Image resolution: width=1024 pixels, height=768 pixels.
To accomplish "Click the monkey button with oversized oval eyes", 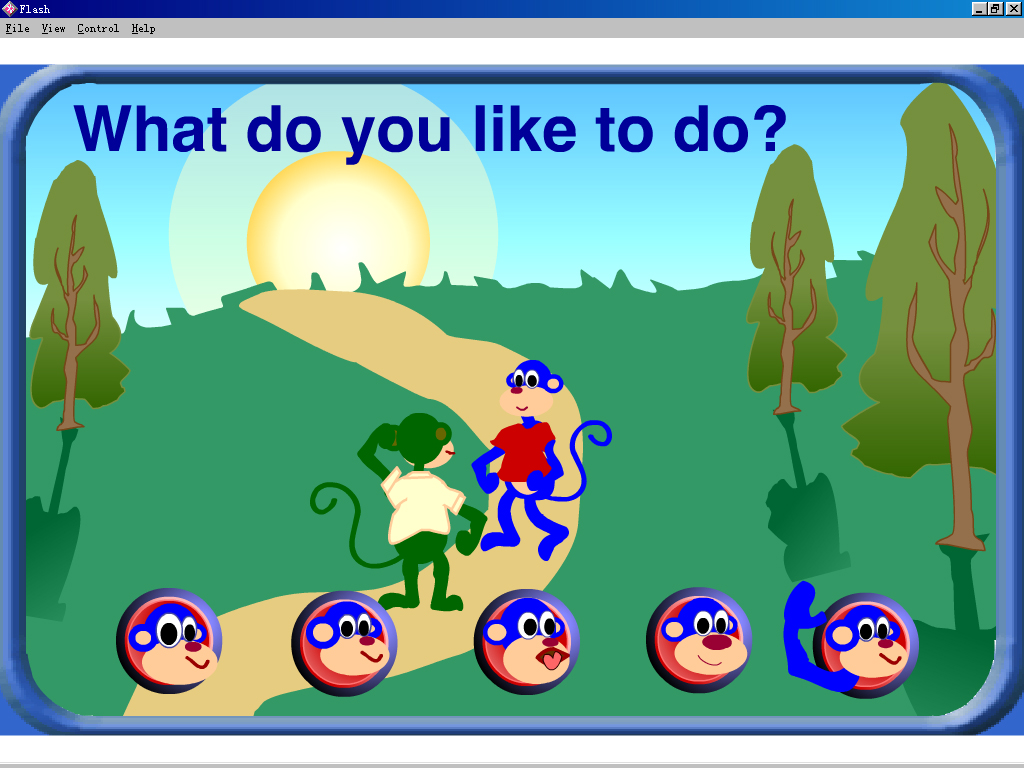I will 169,641.
